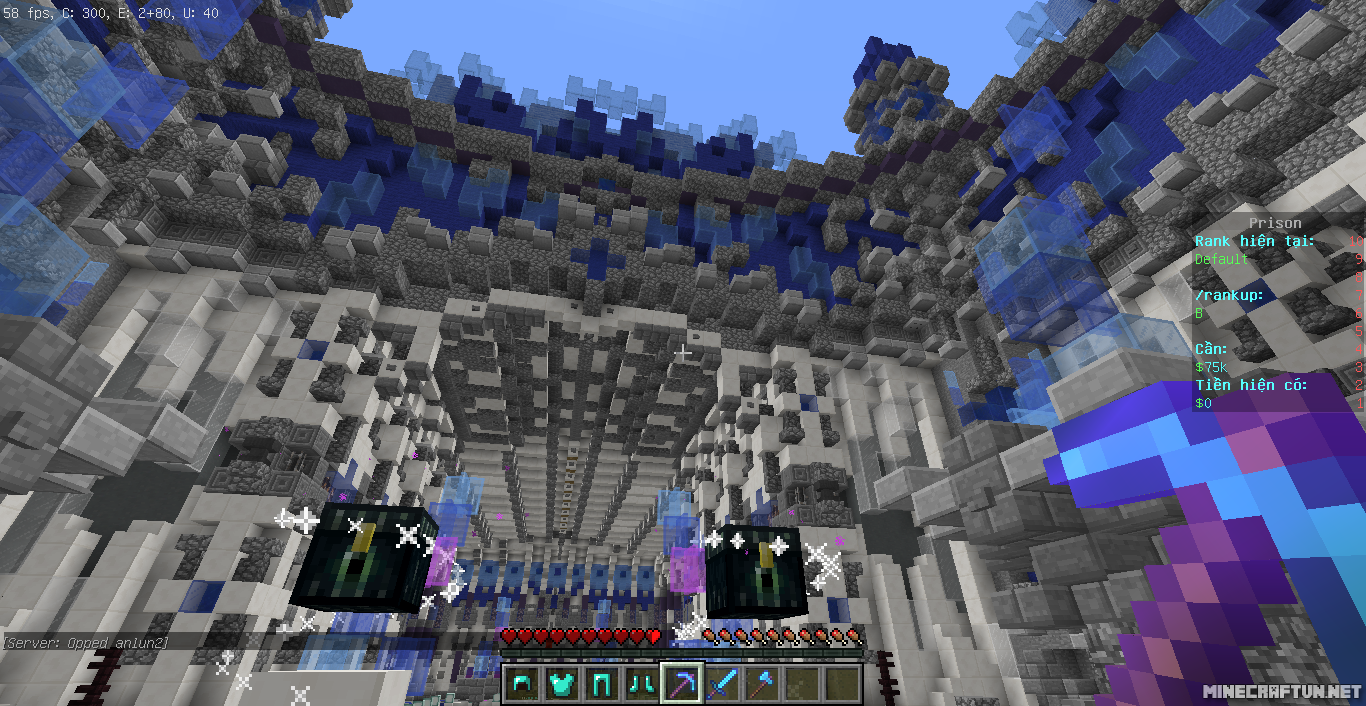Choose the diamond leggings hotbar slot
Screen dimensions: 1366x706
click(x=602, y=684)
